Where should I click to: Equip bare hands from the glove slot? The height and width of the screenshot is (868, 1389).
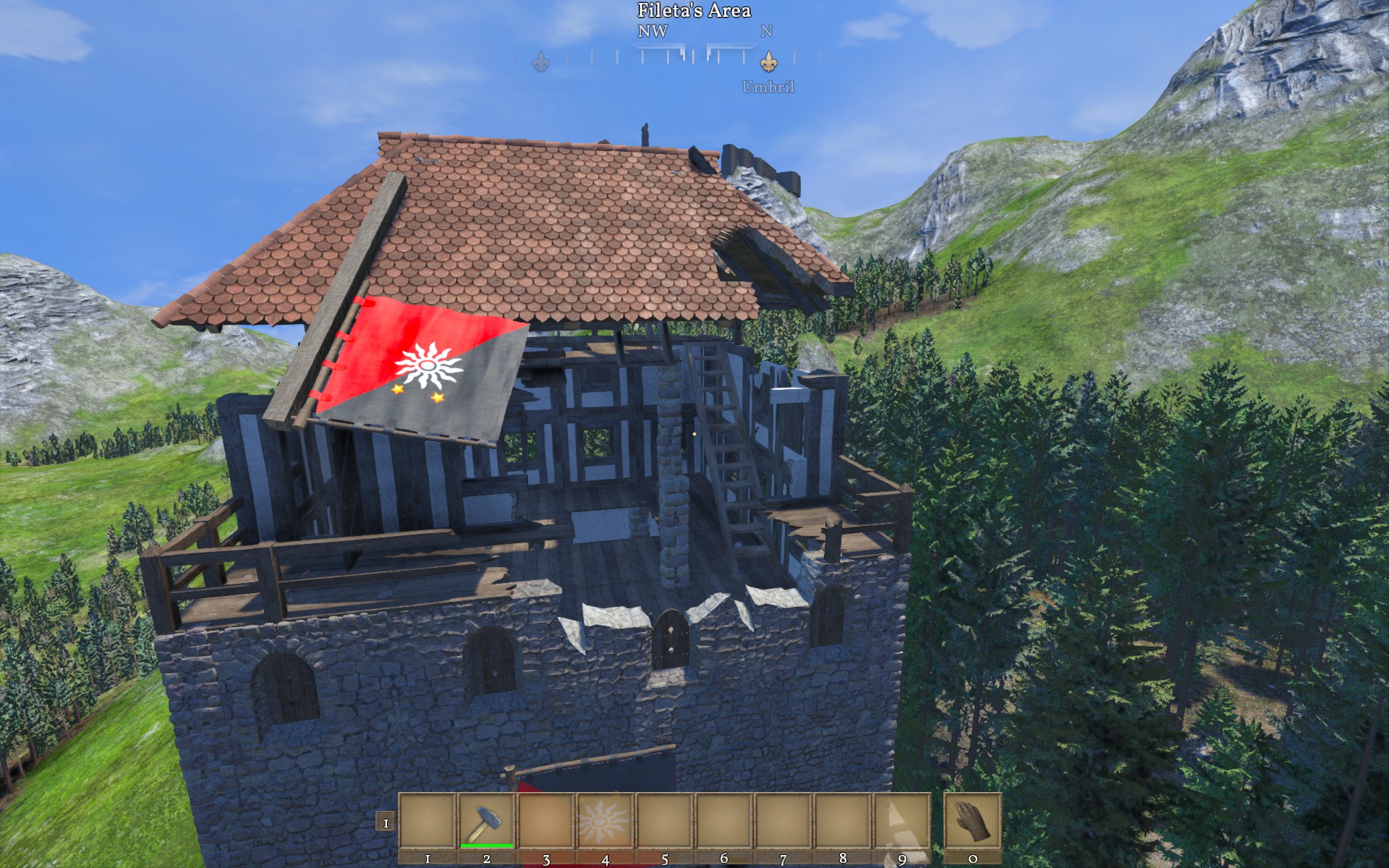pyautogui.click(x=972, y=822)
